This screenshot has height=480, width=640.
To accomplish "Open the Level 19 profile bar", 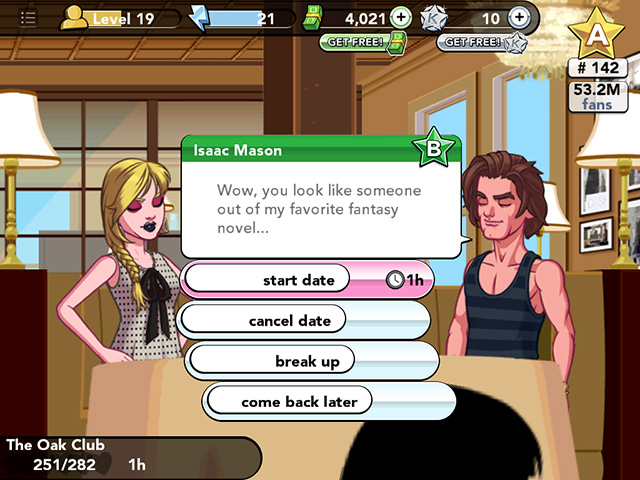I will [120, 18].
